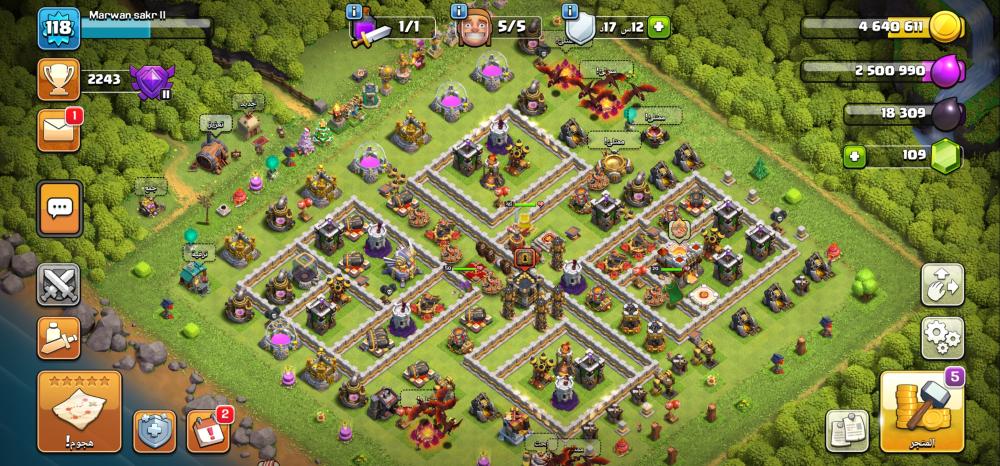Add shield time with the green plus
This screenshot has height=466, width=1000.
[658, 28]
